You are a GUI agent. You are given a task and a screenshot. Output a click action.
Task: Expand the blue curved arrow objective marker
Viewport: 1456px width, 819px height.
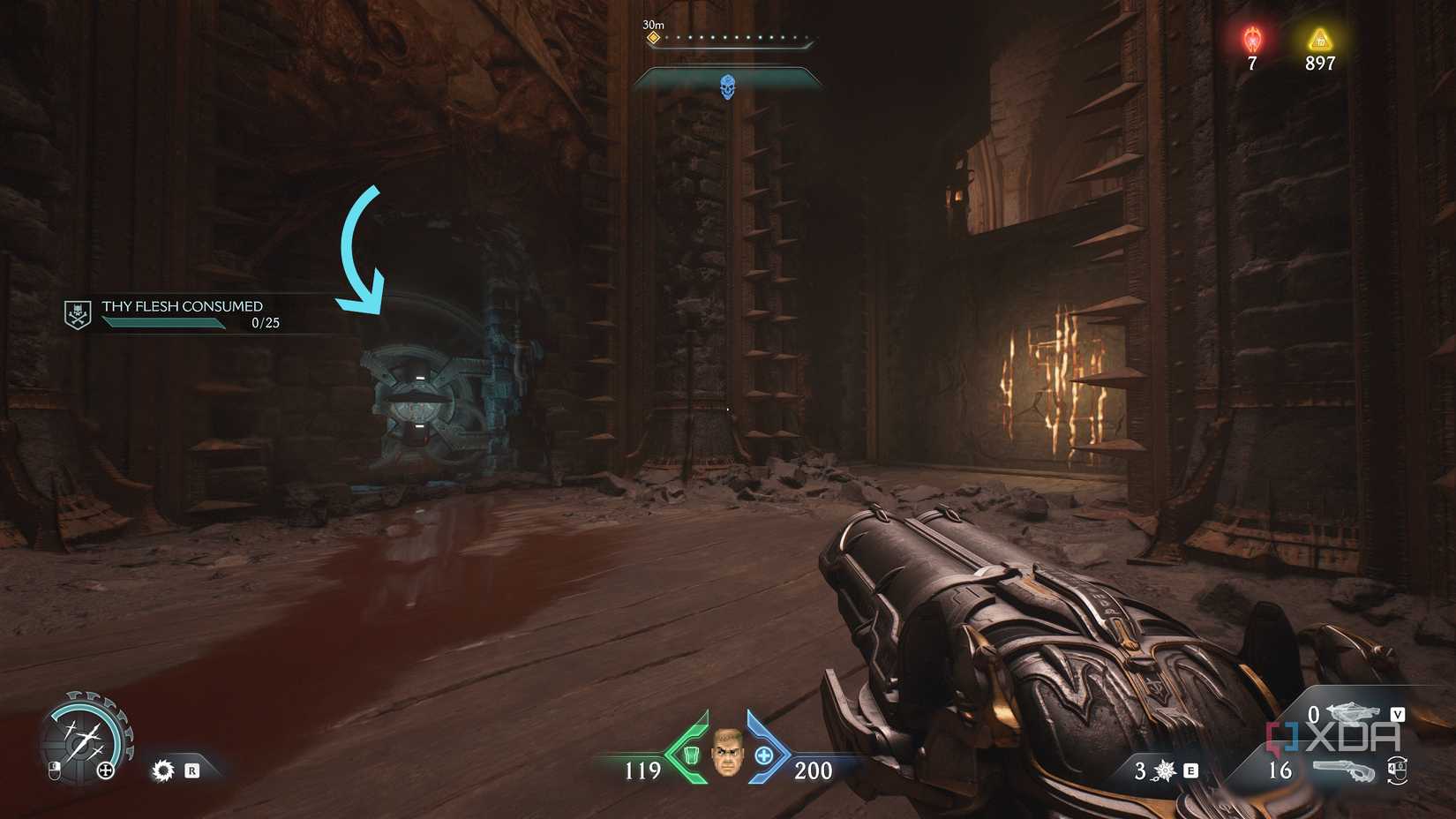click(x=362, y=247)
